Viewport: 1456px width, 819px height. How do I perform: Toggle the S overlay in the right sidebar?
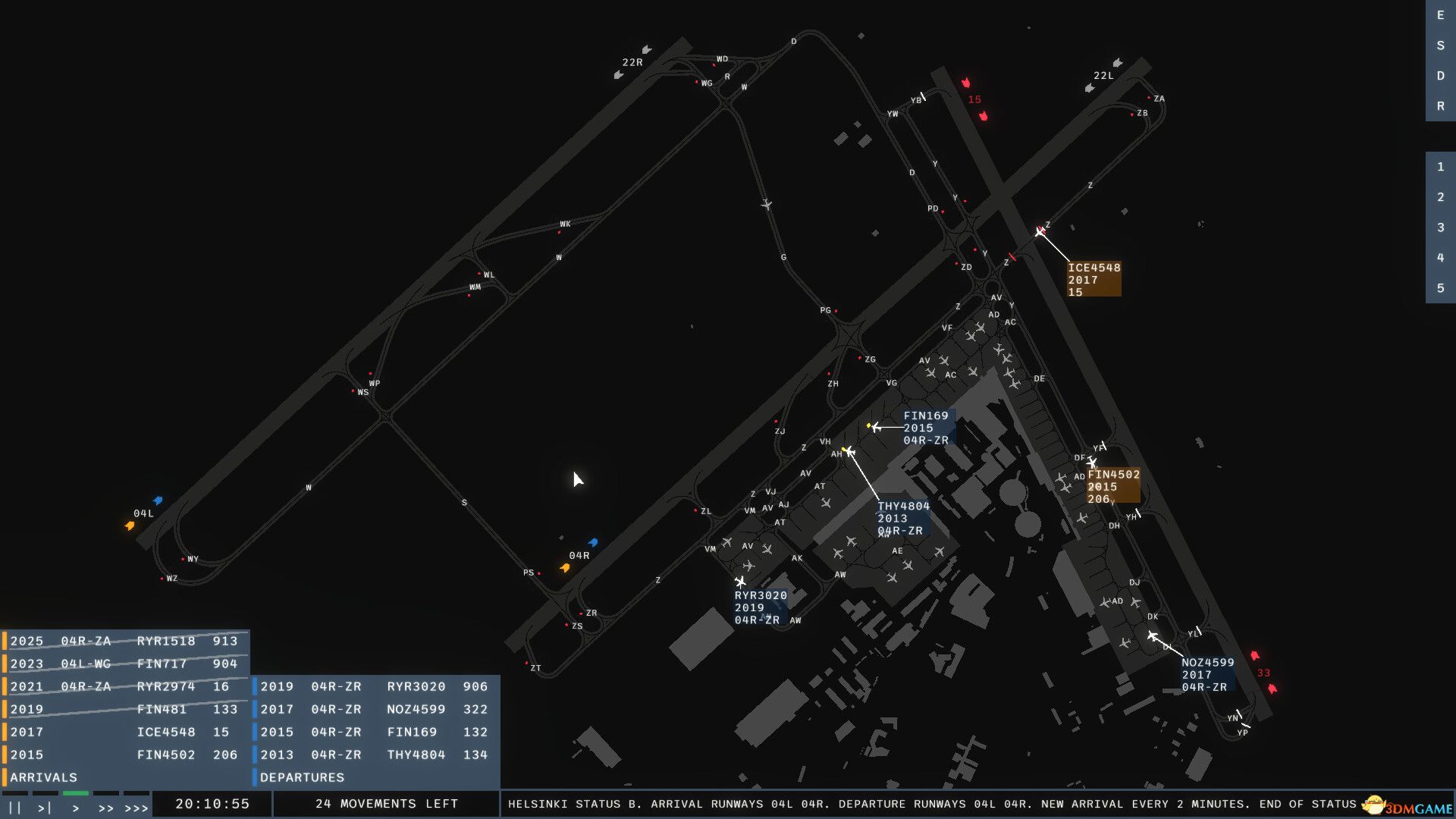(x=1439, y=46)
